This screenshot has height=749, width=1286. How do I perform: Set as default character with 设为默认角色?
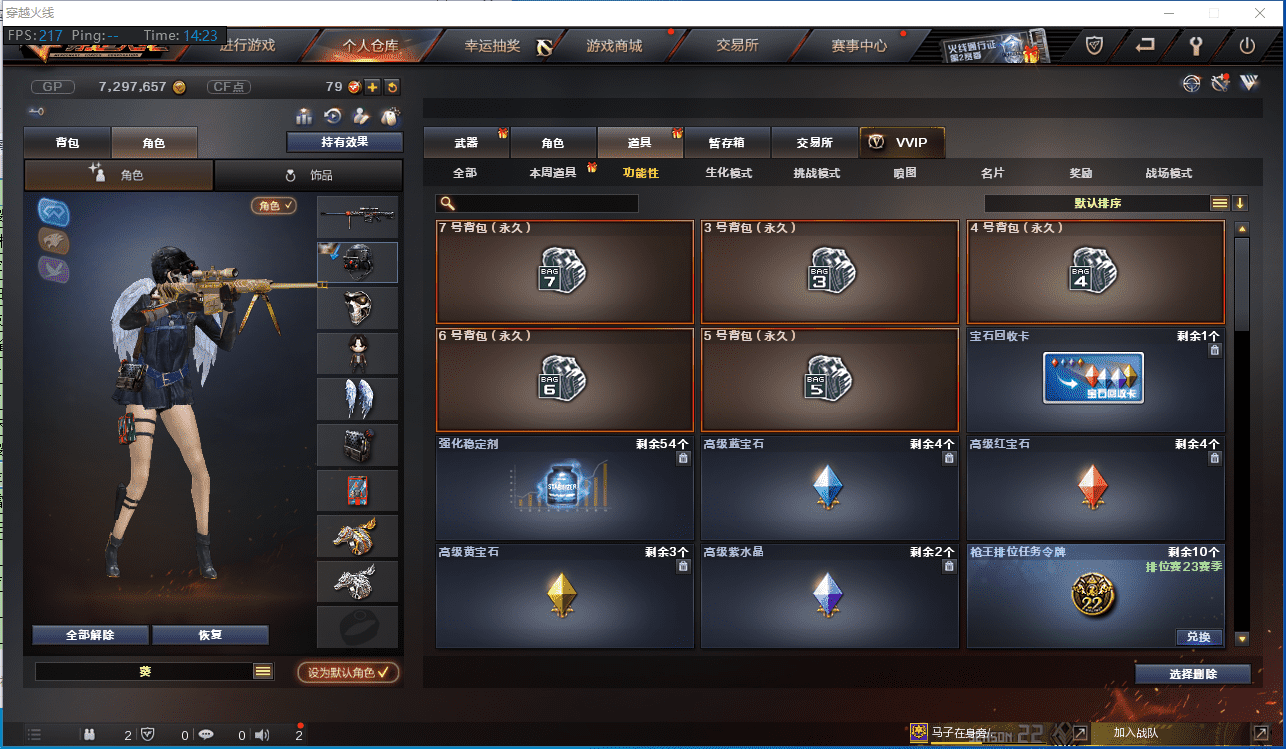click(x=348, y=672)
